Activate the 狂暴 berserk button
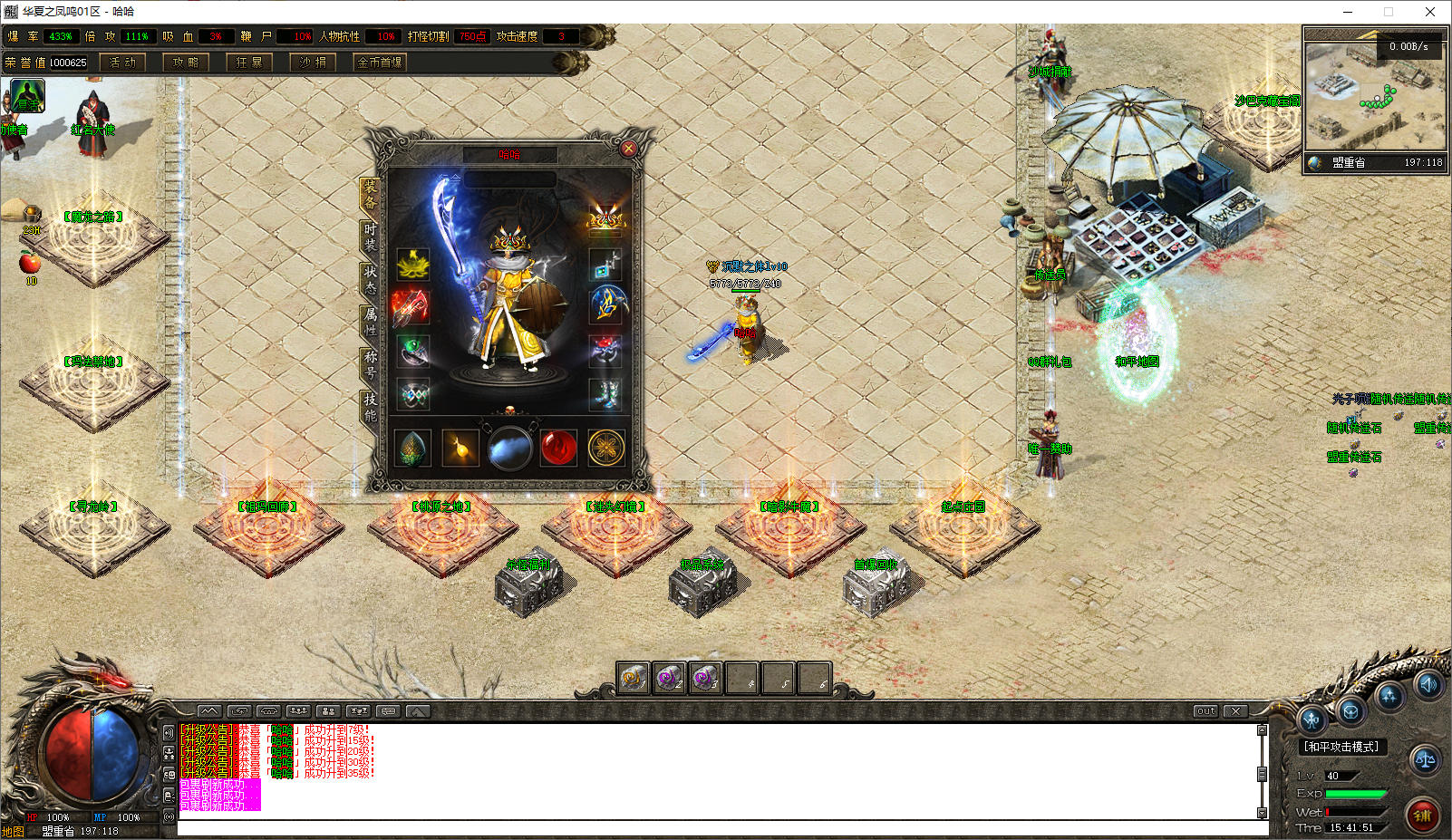This screenshot has width=1452, height=840. (249, 63)
